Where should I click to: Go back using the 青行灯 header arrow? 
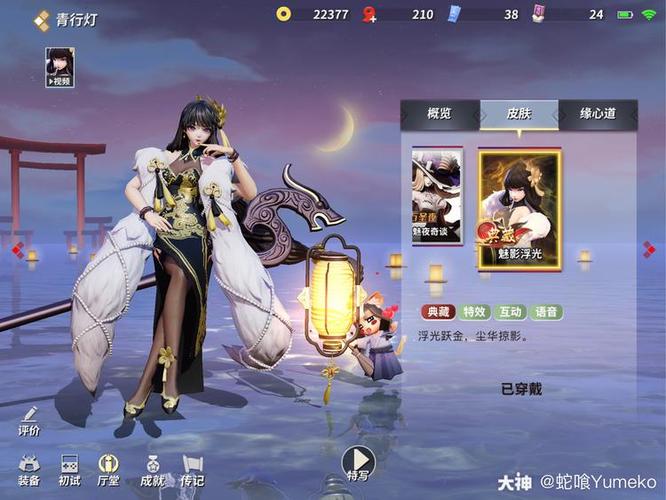click(42, 18)
